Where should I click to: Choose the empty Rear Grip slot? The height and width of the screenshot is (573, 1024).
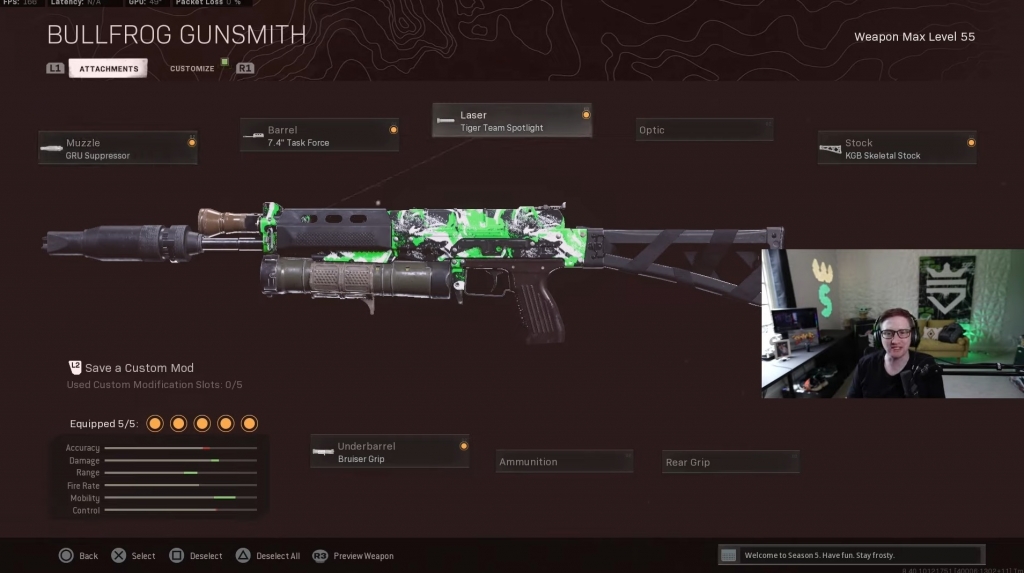click(x=731, y=462)
